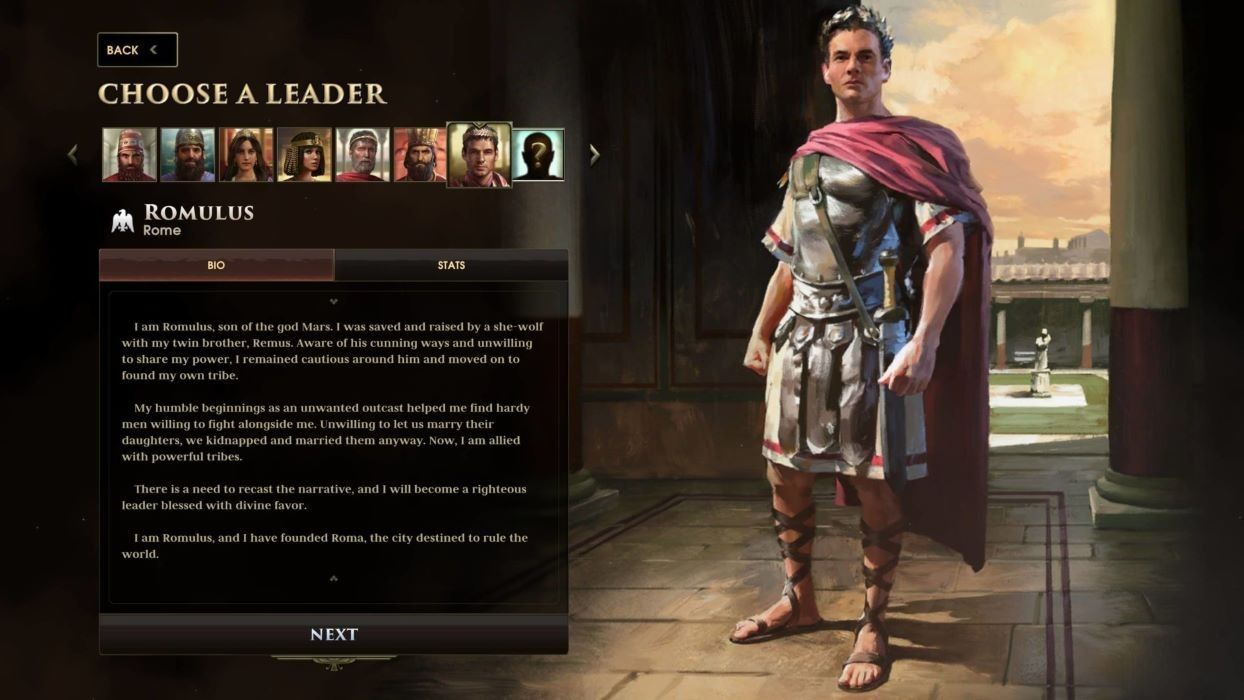The width and height of the screenshot is (1244, 700).
Task: Pick the grey-bearded old man portrait
Action: 362,155
